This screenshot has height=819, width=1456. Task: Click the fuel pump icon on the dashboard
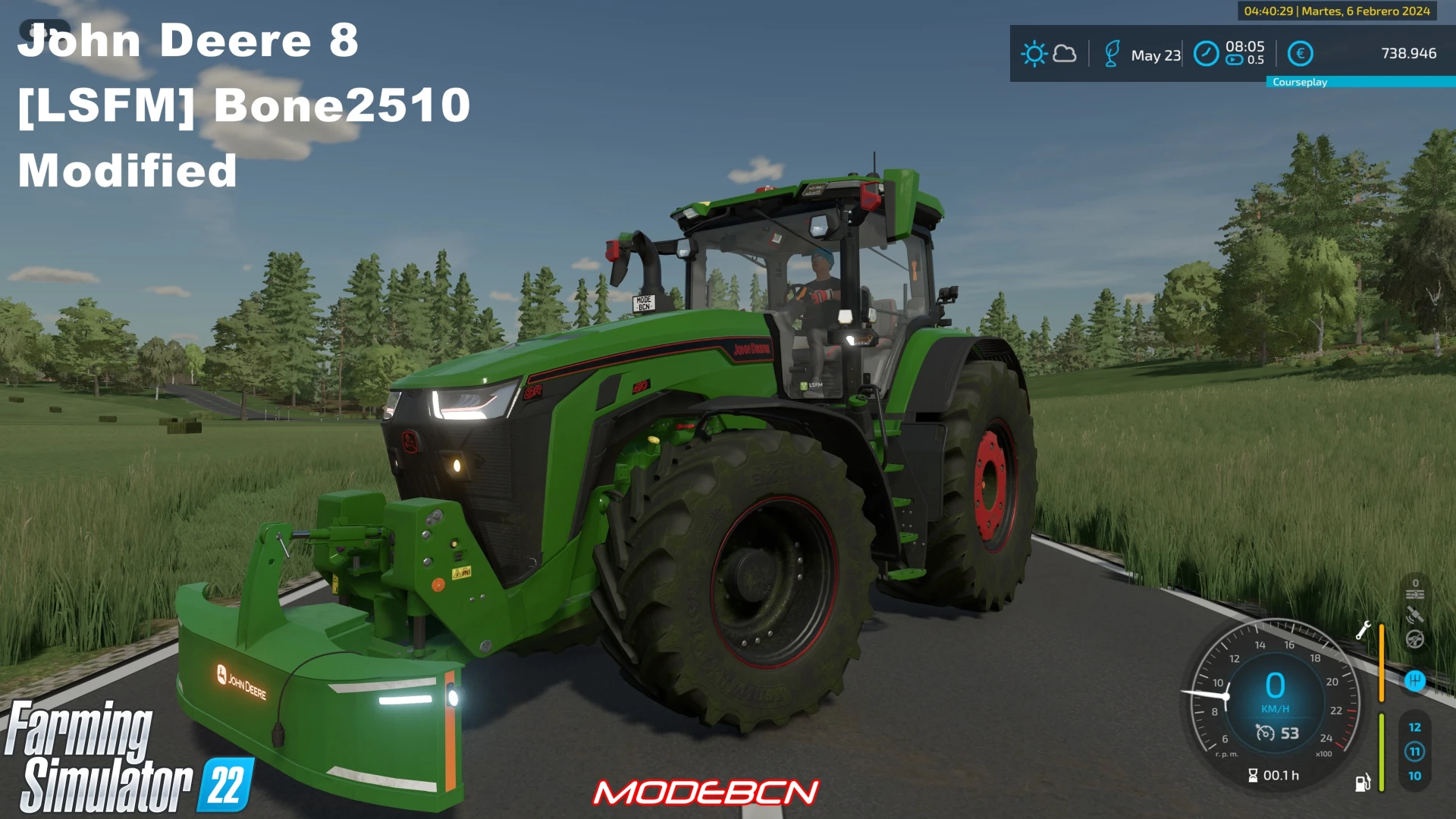click(1363, 784)
